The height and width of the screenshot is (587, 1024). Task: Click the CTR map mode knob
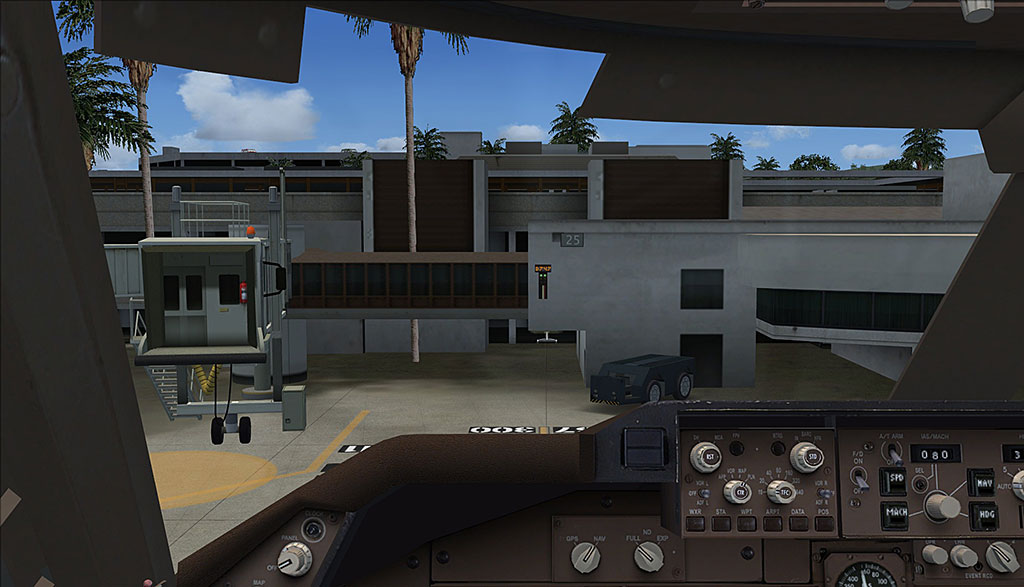pyautogui.click(x=737, y=491)
